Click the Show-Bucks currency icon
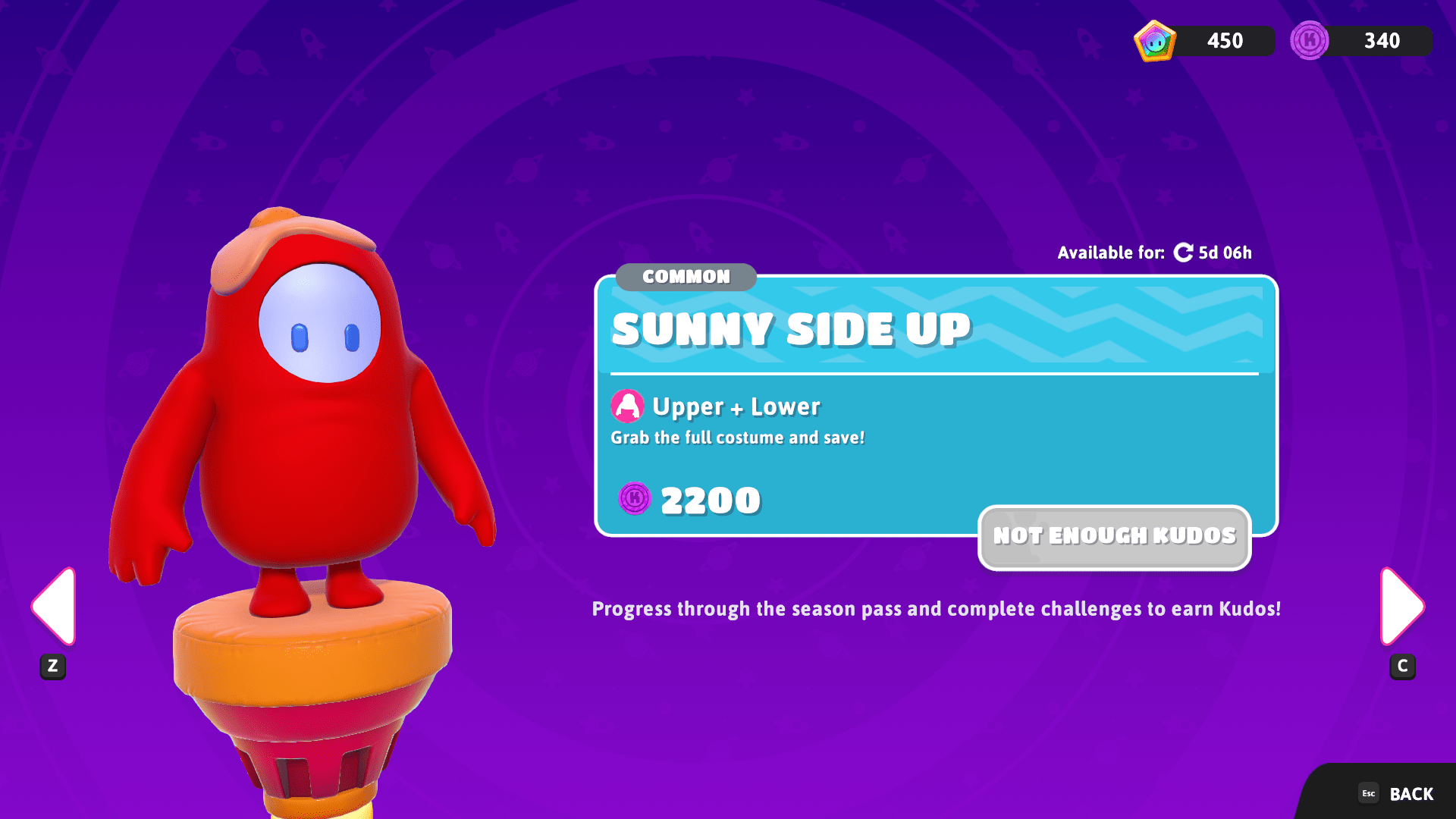 pos(1153,40)
